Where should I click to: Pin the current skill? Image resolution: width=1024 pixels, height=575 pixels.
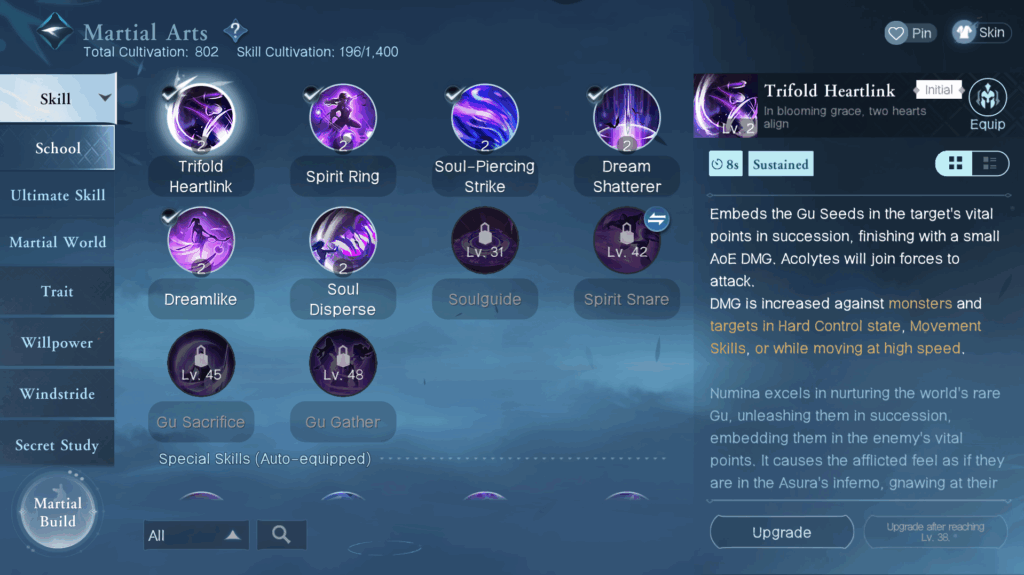point(910,33)
